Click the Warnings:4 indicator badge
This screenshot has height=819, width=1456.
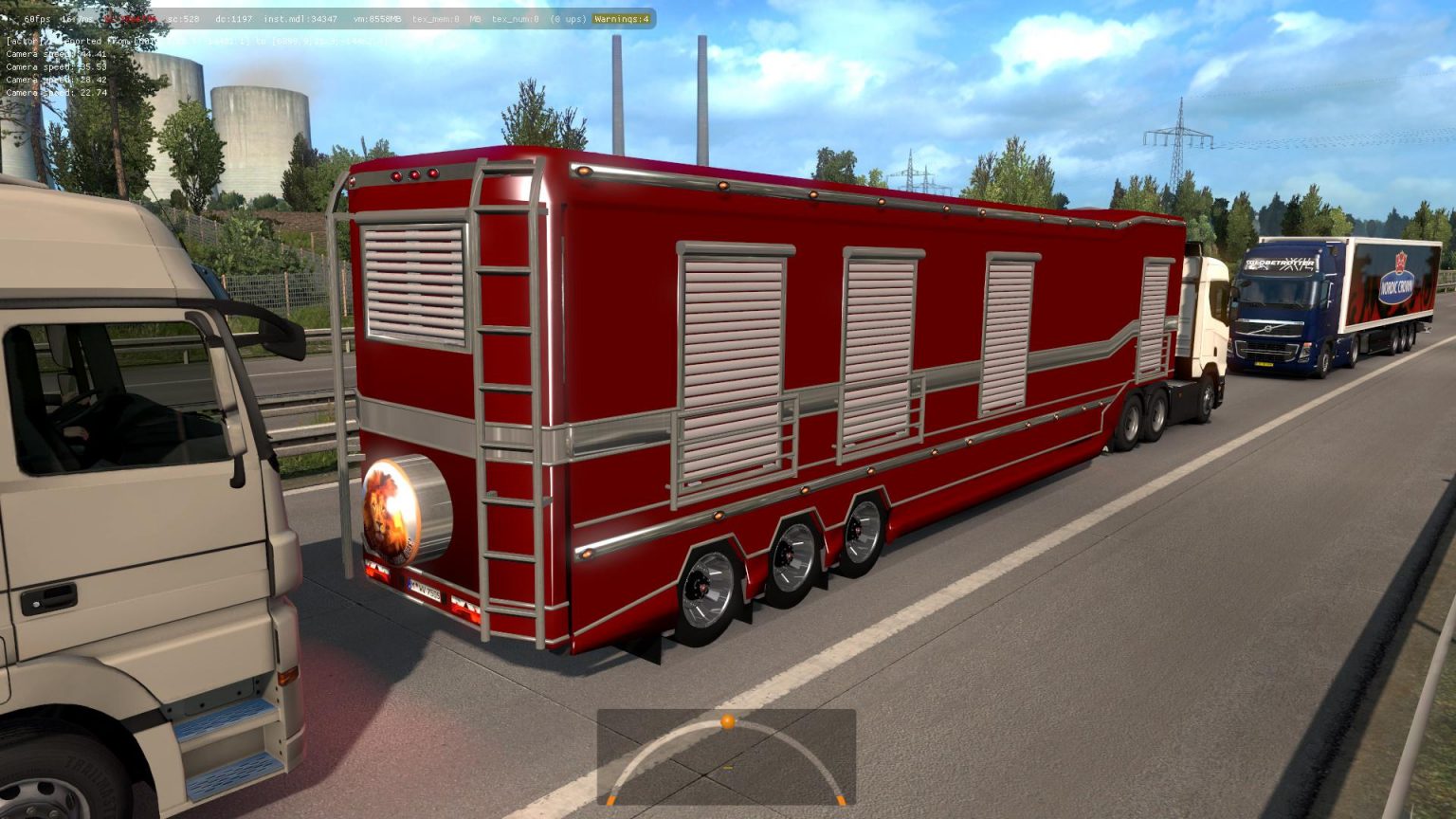(x=620, y=19)
